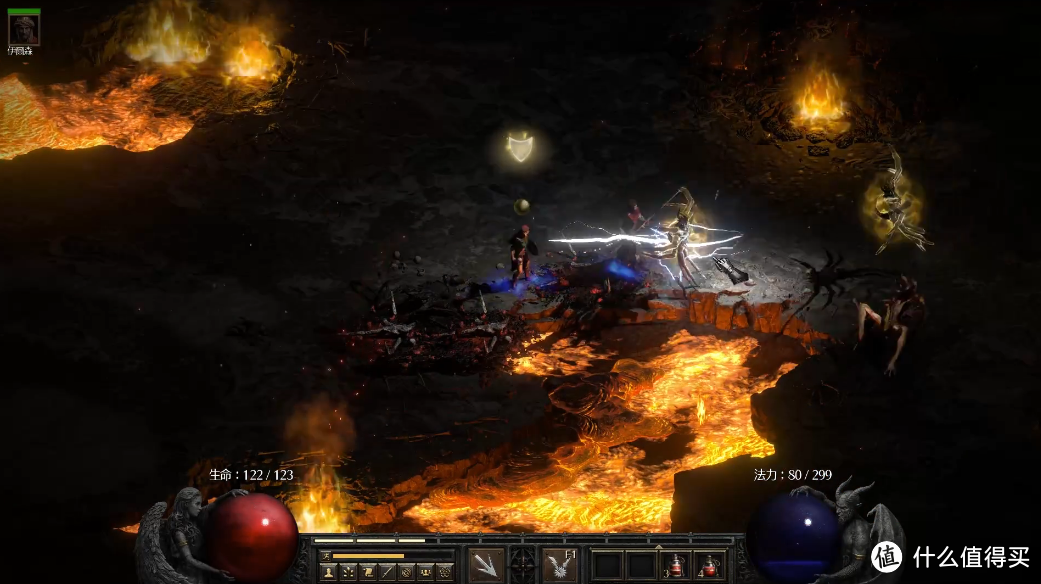Use the red potion in belt slot 4
1041x584 pixels.
710,565
